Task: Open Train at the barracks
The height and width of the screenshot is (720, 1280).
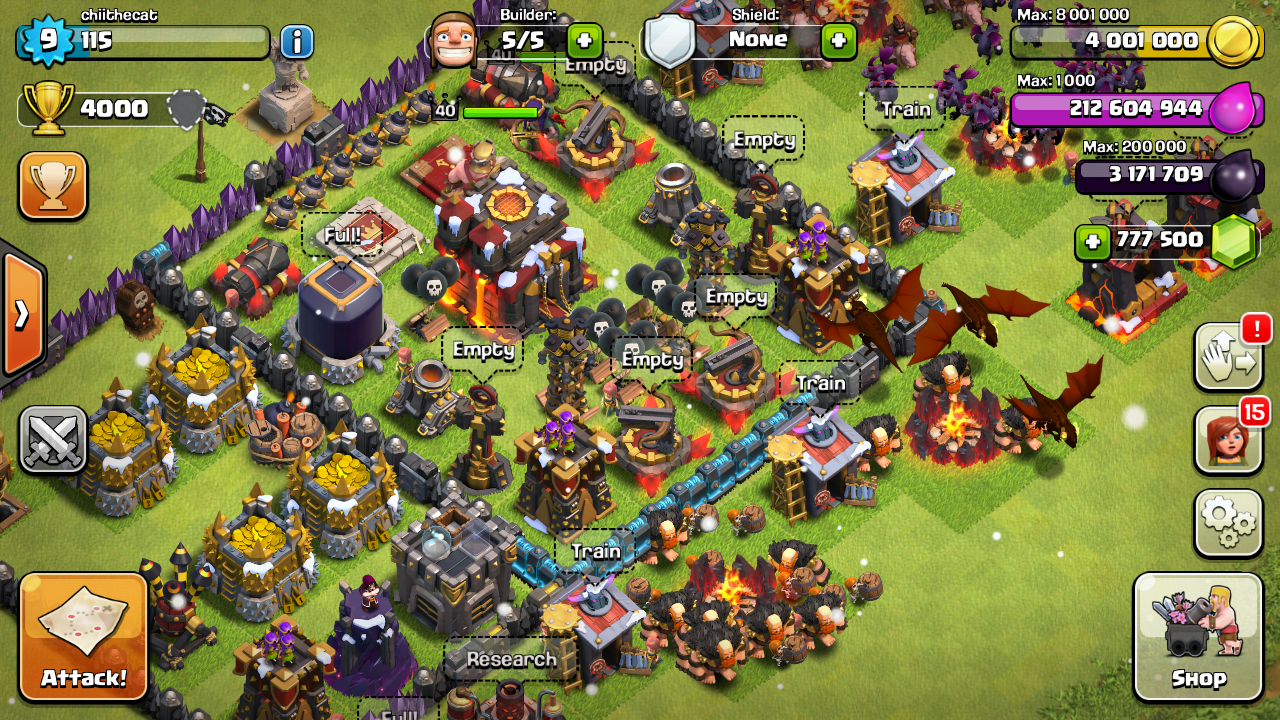Action: (596, 548)
